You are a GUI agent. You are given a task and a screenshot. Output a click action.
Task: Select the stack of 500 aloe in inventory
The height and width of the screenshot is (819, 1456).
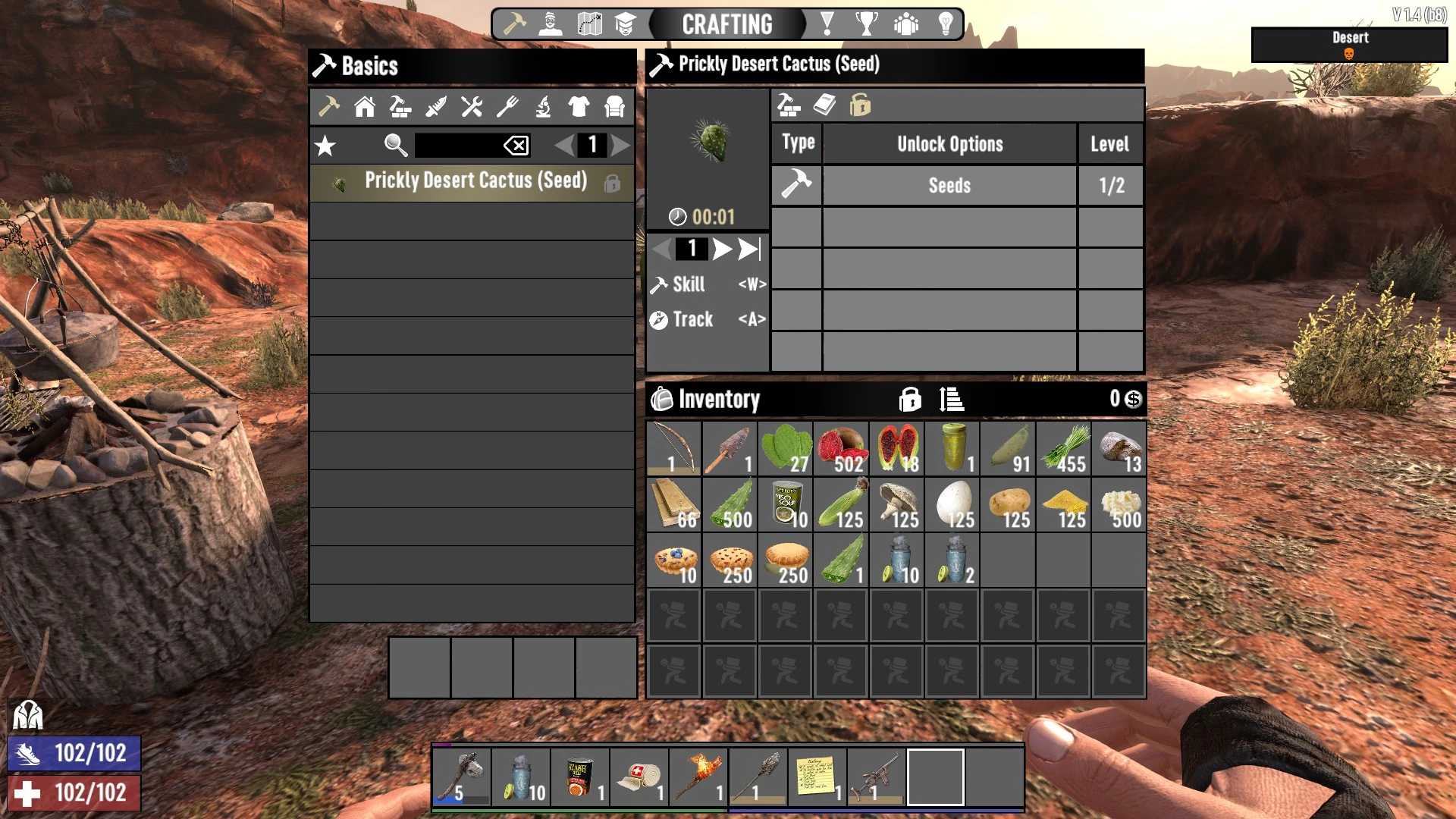tap(730, 505)
